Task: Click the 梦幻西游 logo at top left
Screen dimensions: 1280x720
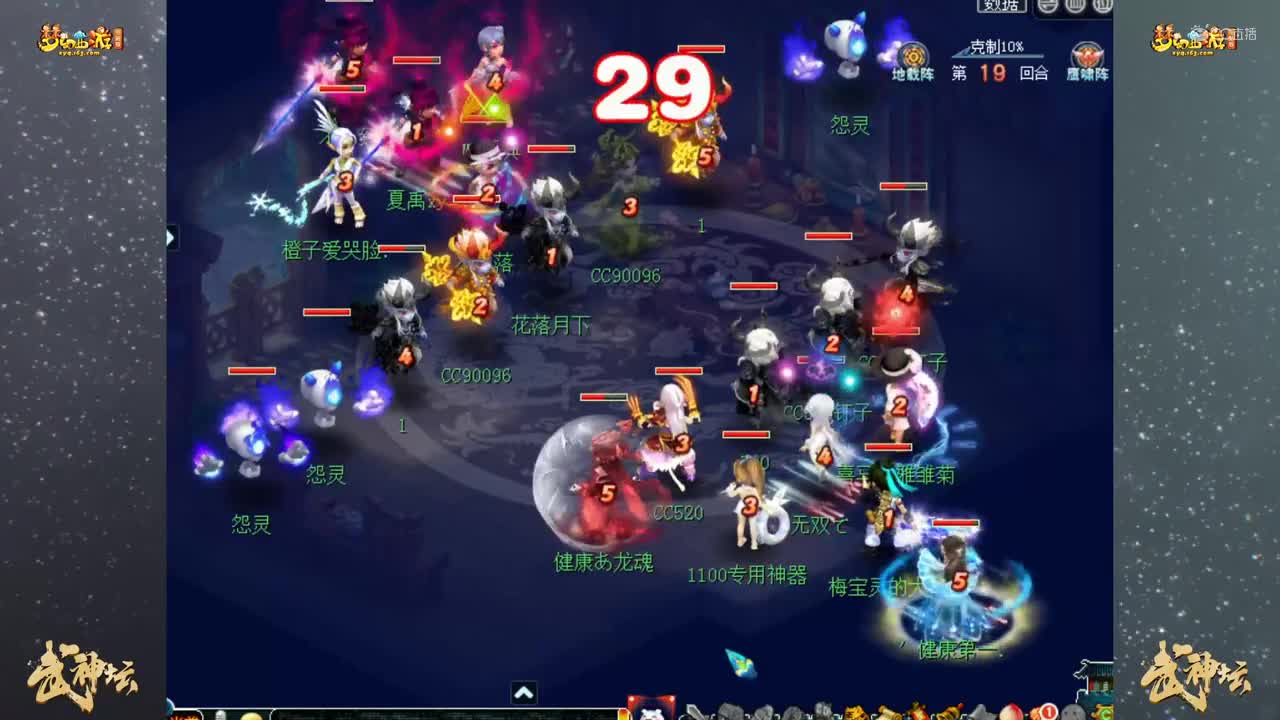Action: point(75,38)
